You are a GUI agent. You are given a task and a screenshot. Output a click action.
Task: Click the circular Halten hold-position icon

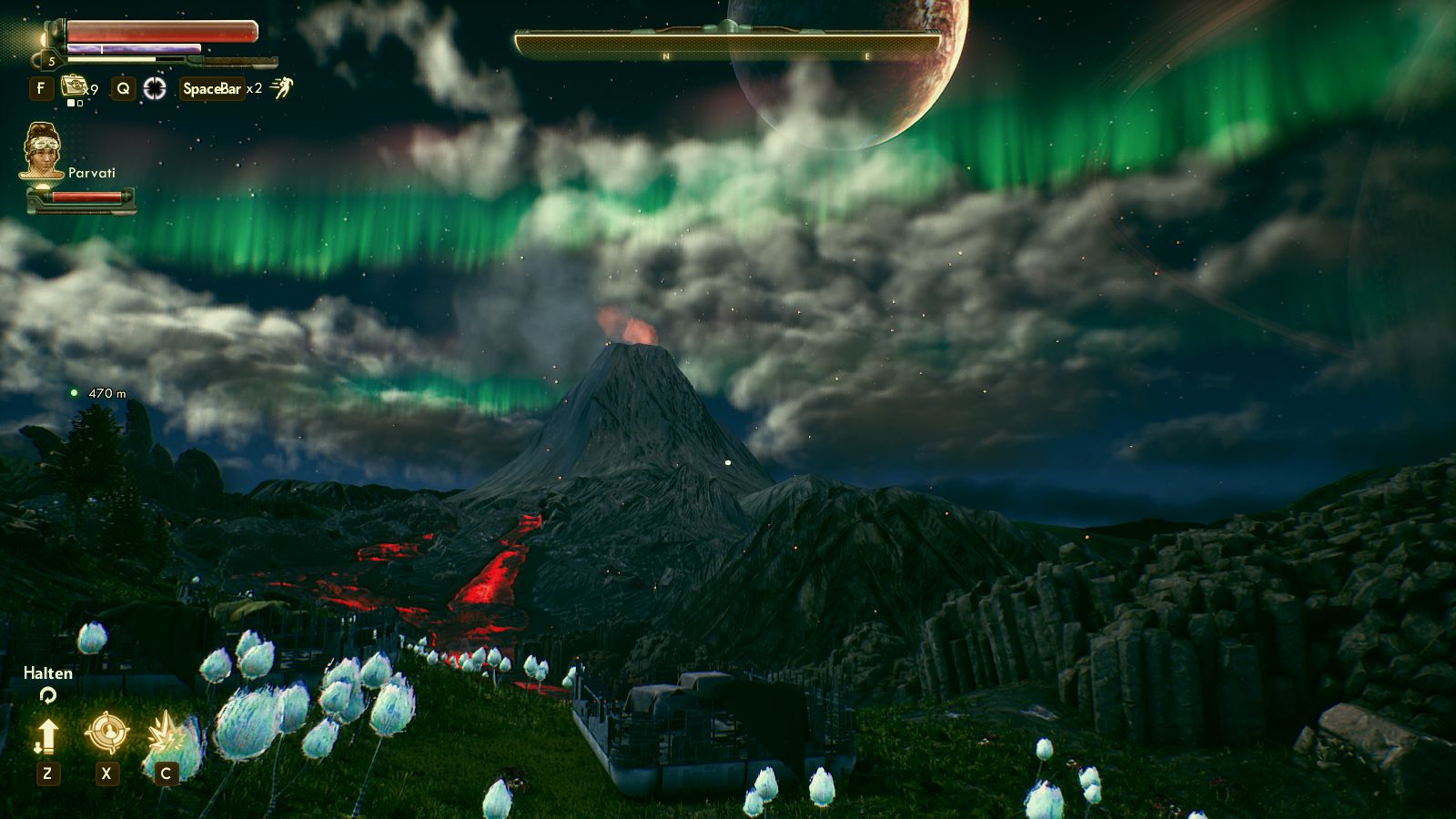[48, 694]
